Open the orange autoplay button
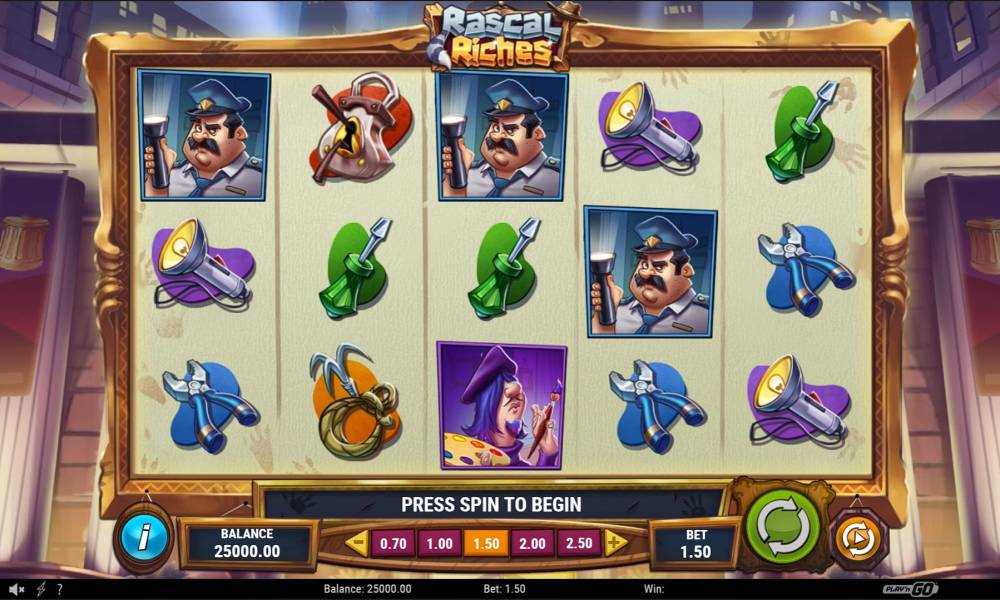 click(x=855, y=539)
